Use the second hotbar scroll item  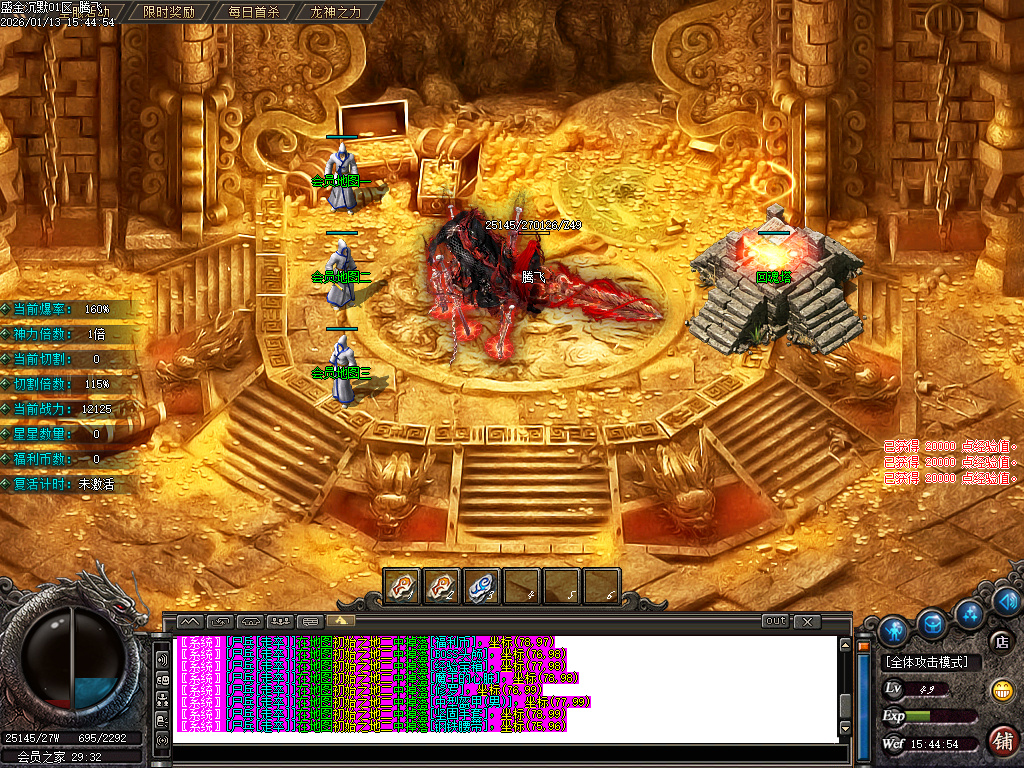442,586
